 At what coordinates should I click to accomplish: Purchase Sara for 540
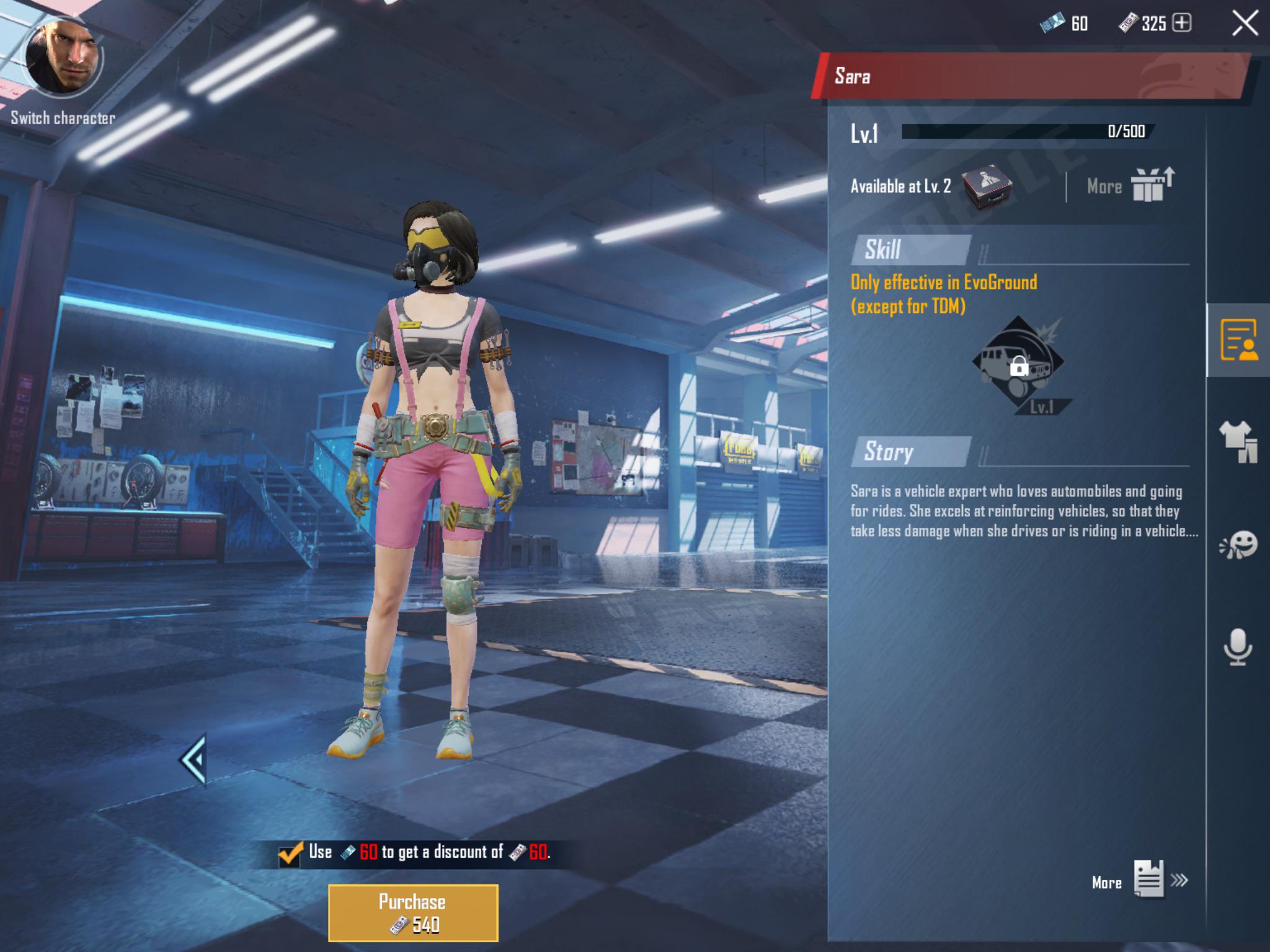[x=413, y=913]
